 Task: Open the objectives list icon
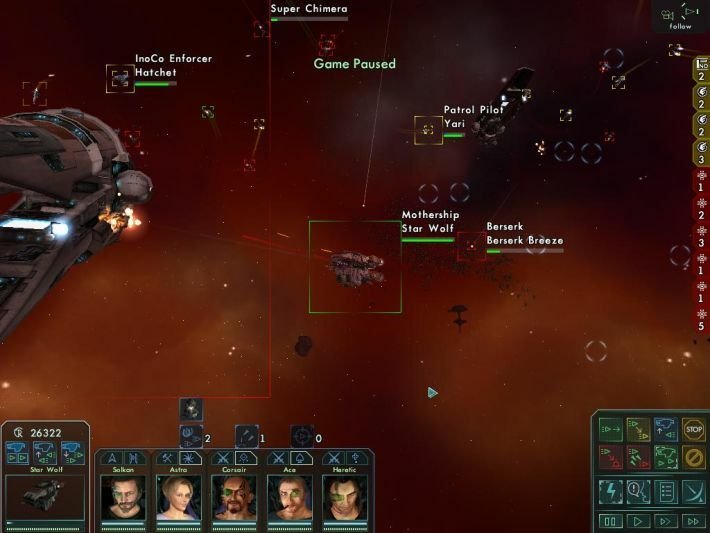(x=666, y=491)
